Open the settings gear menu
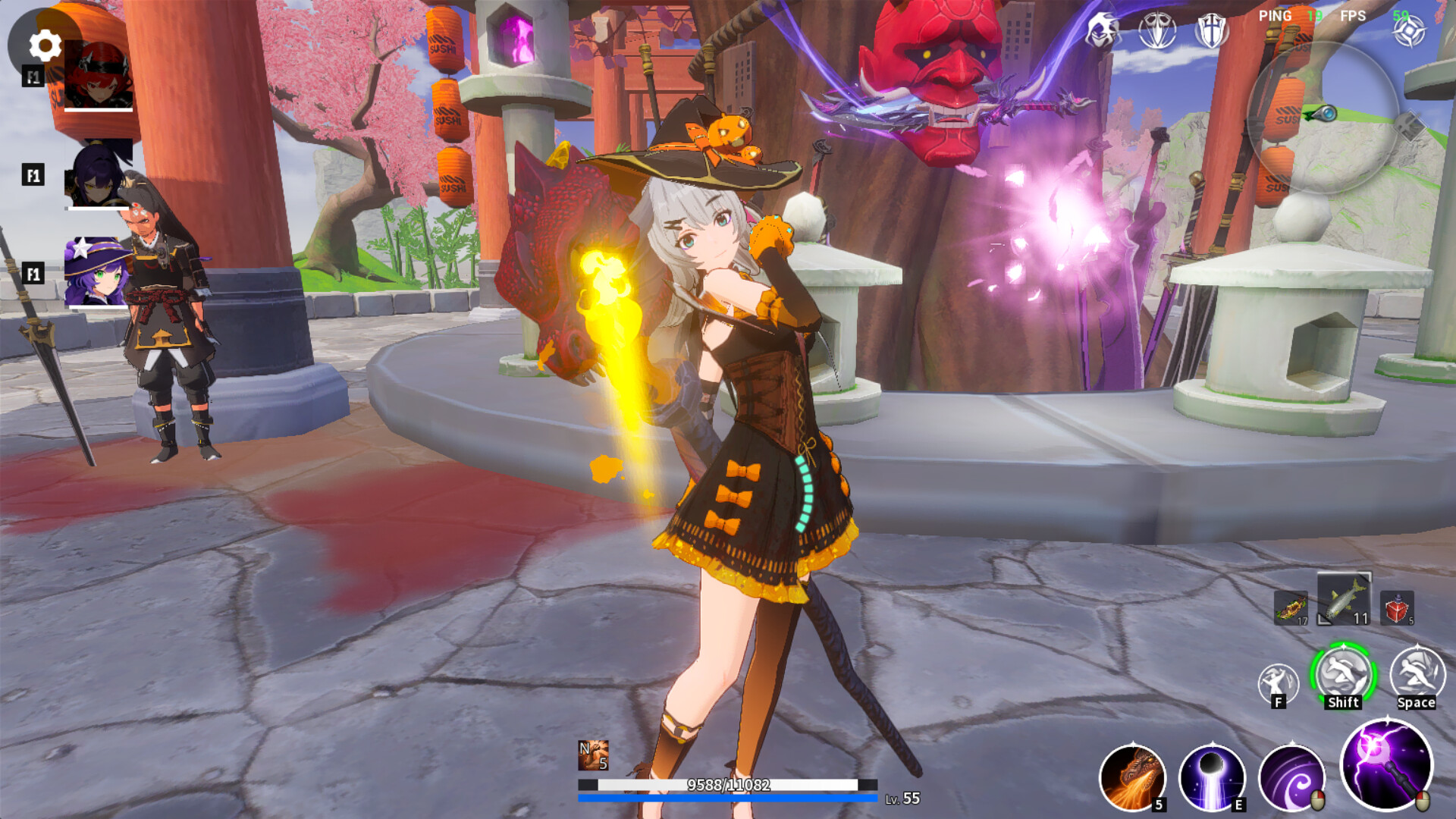1456x819 pixels. pos(43,43)
